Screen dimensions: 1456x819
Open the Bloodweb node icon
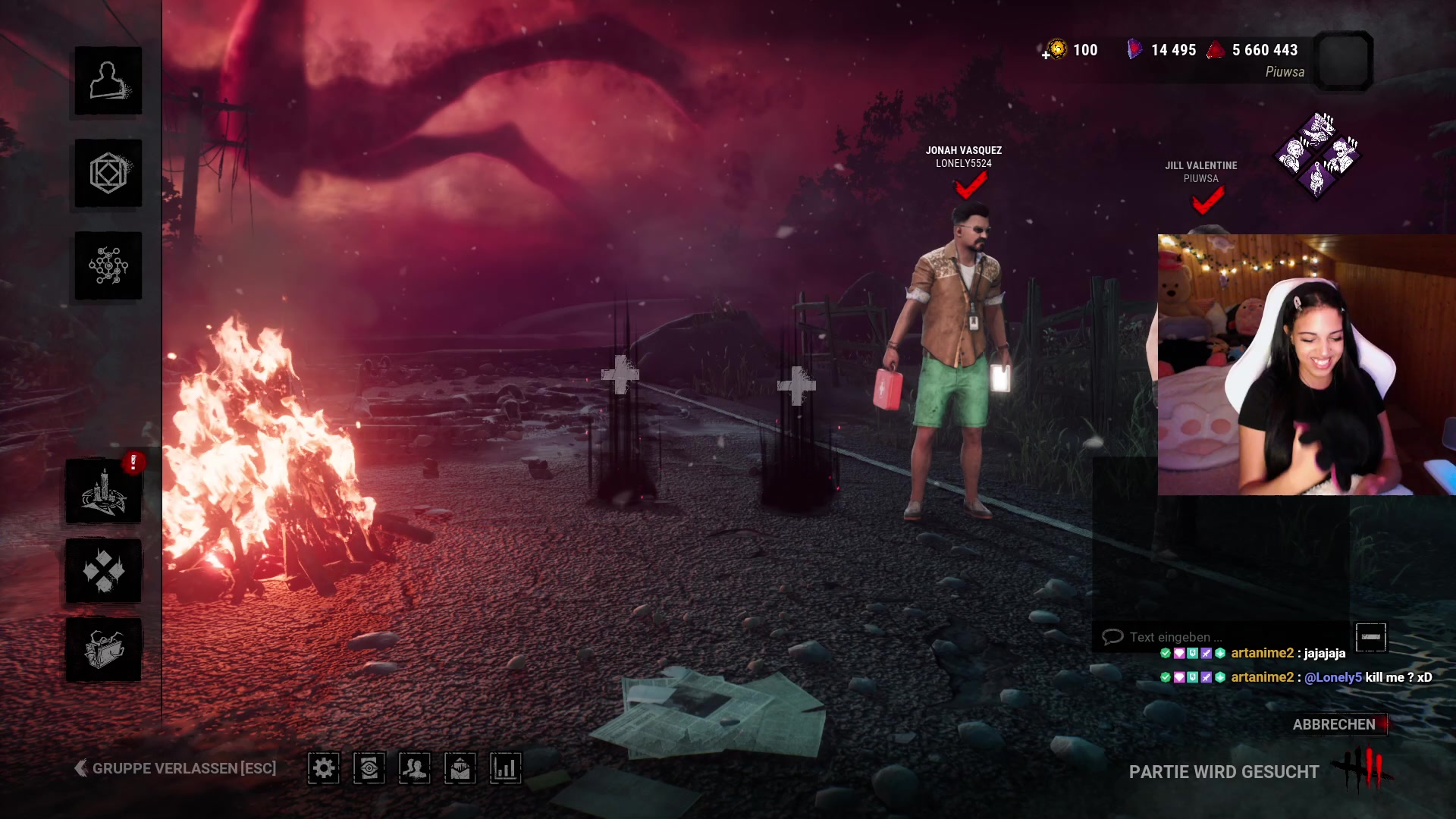pos(108,266)
